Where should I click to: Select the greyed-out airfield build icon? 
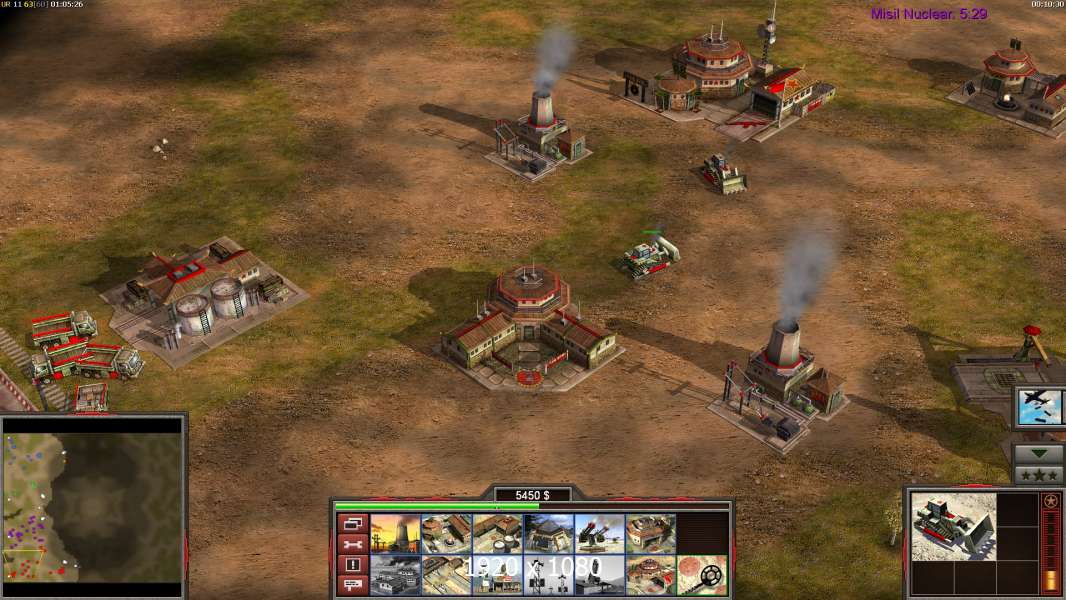395,574
